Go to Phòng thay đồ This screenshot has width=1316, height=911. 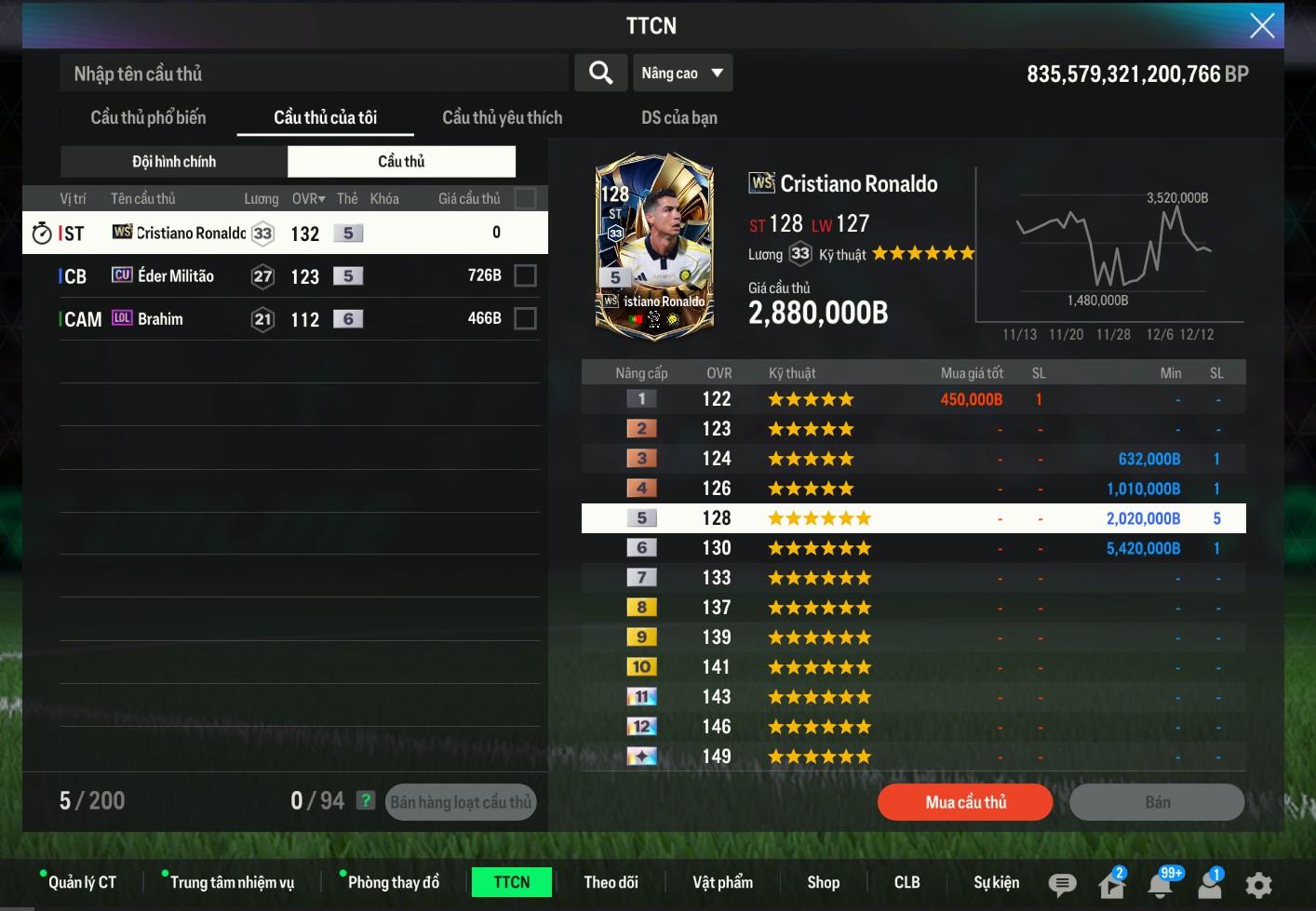click(x=393, y=882)
